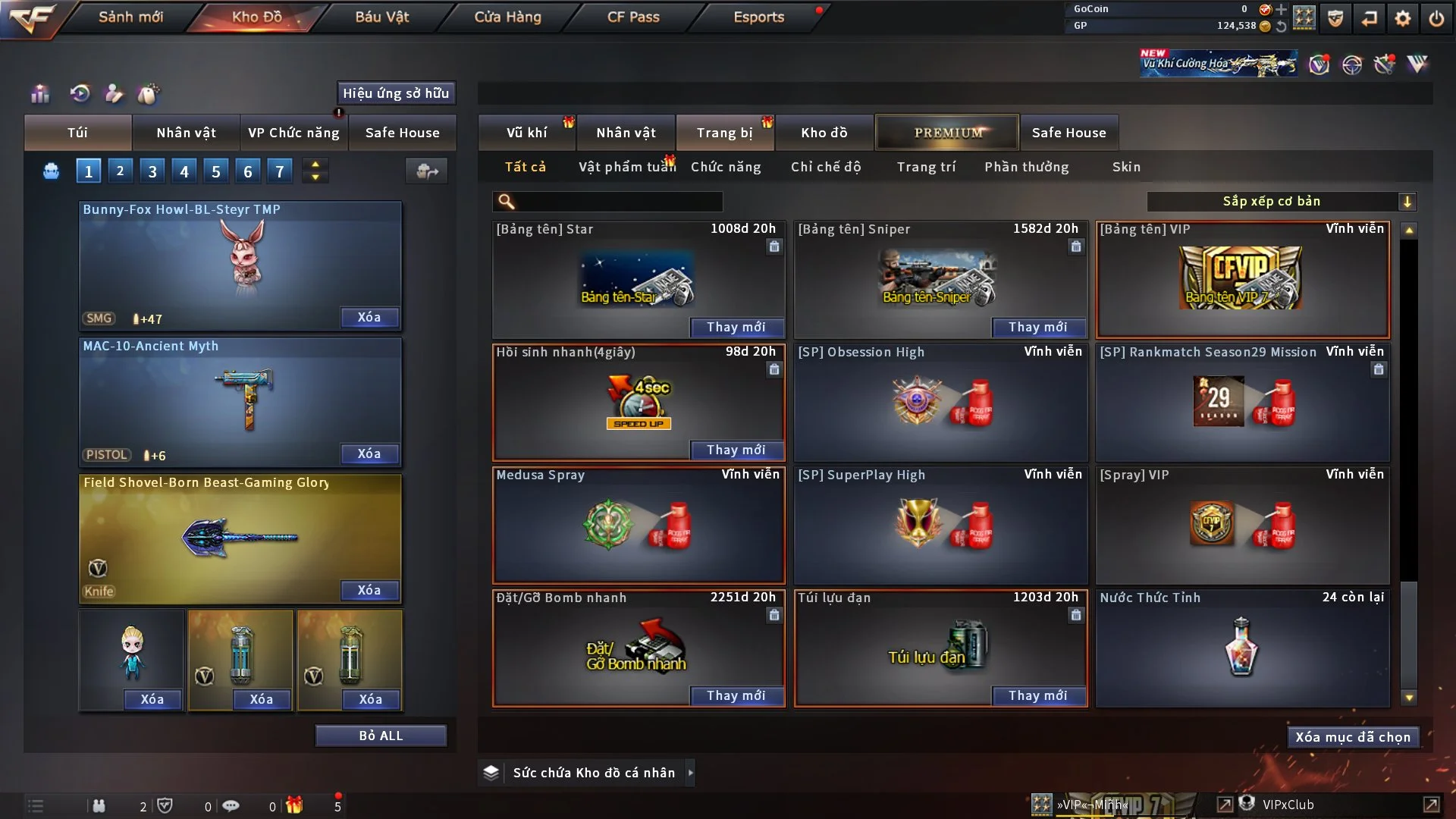Click the power exit icon

(x=1436, y=18)
